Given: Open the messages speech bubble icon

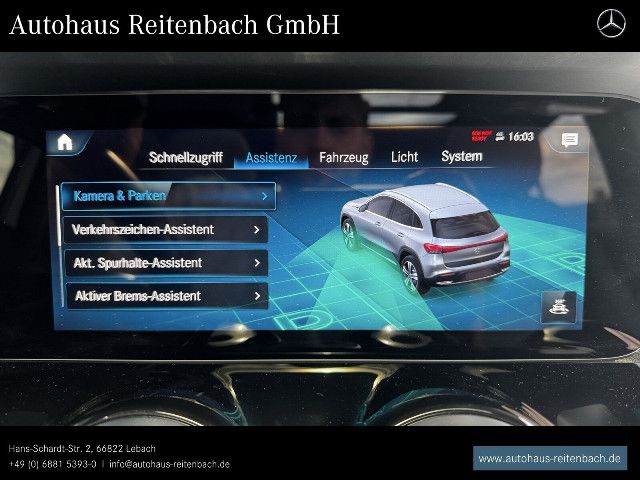Looking at the screenshot, I should click(x=569, y=140).
